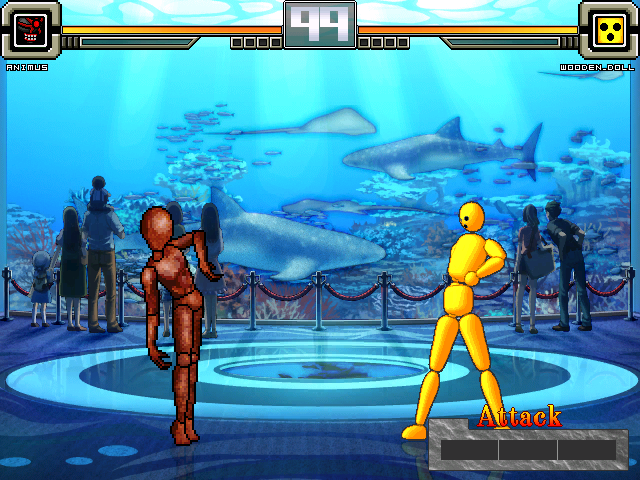
Task: Click the Attack panel label
Action: click(x=519, y=416)
